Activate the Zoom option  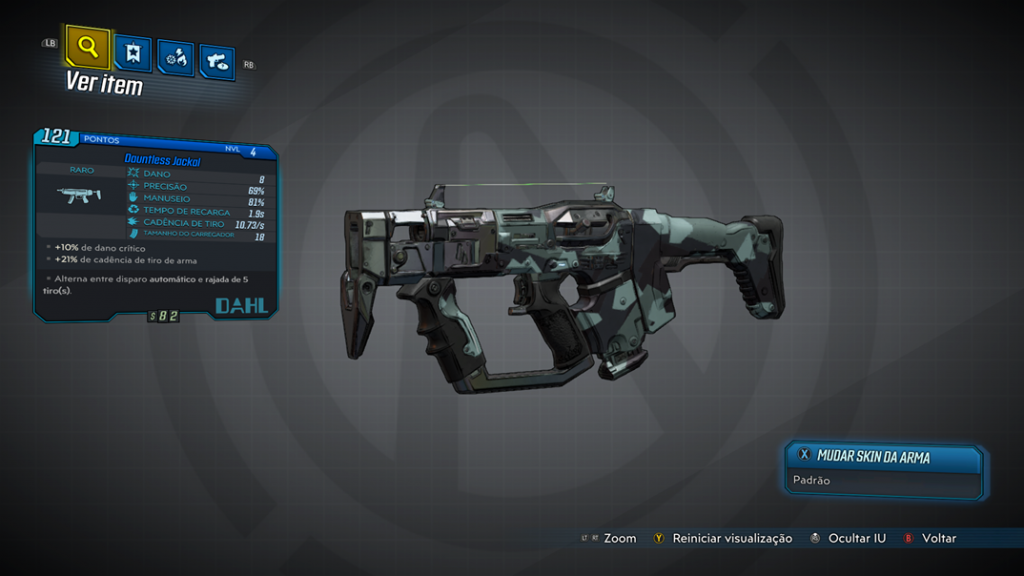tap(619, 538)
